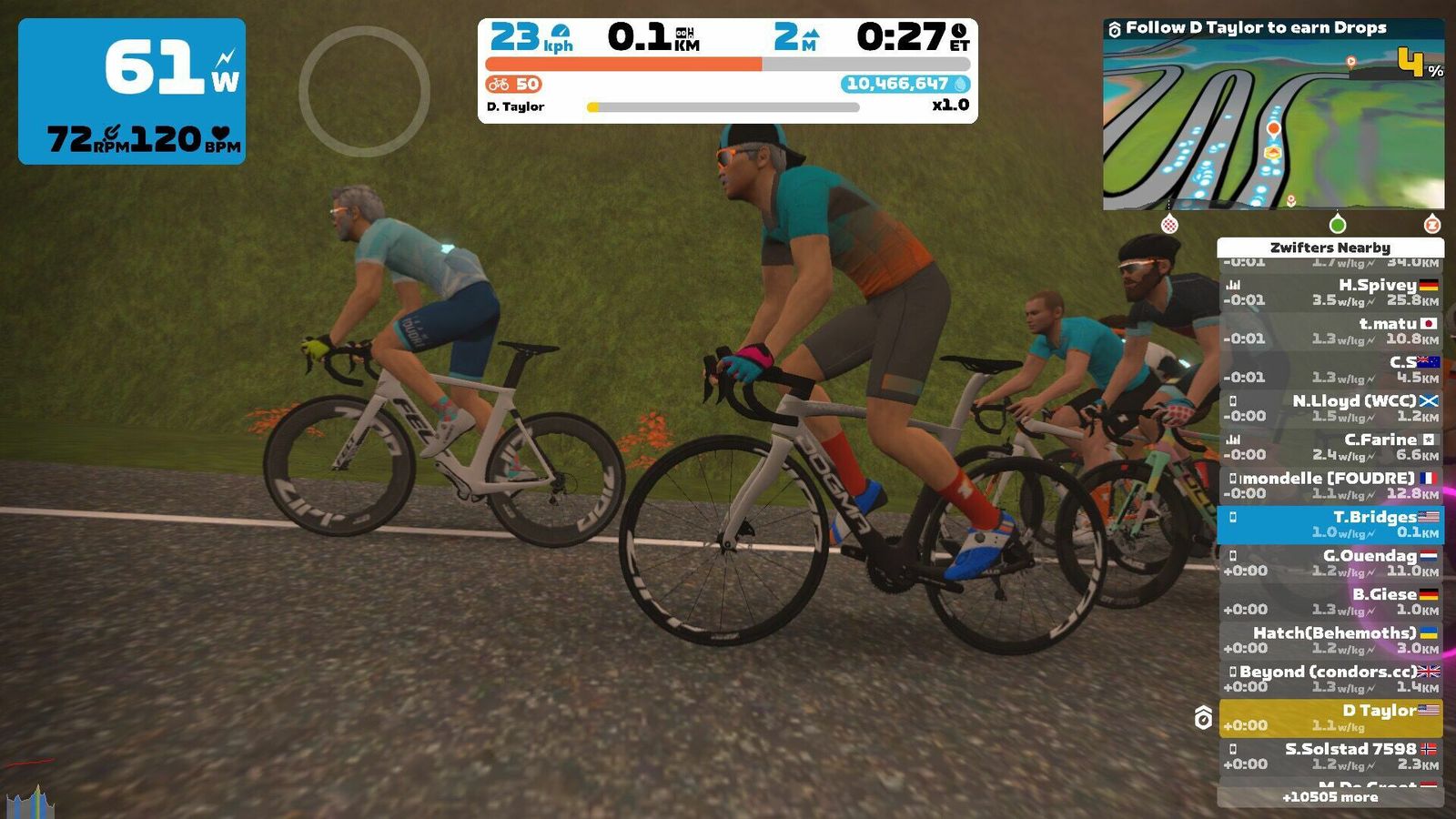The image size is (1456, 819).
Task: Choose rider t.matu from nearby list
Action: [1330, 331]
